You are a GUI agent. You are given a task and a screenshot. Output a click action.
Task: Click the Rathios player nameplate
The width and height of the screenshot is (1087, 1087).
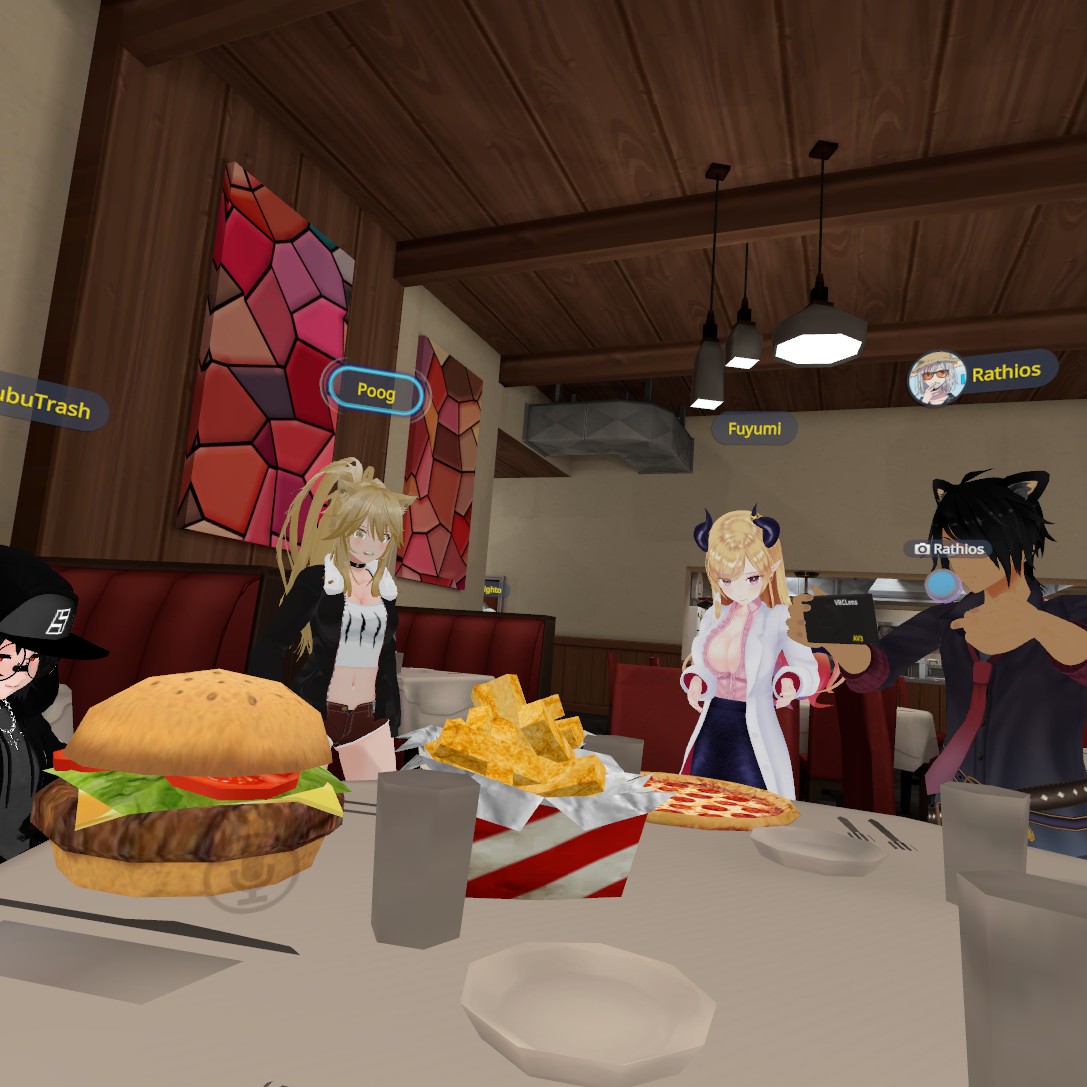1005,373
